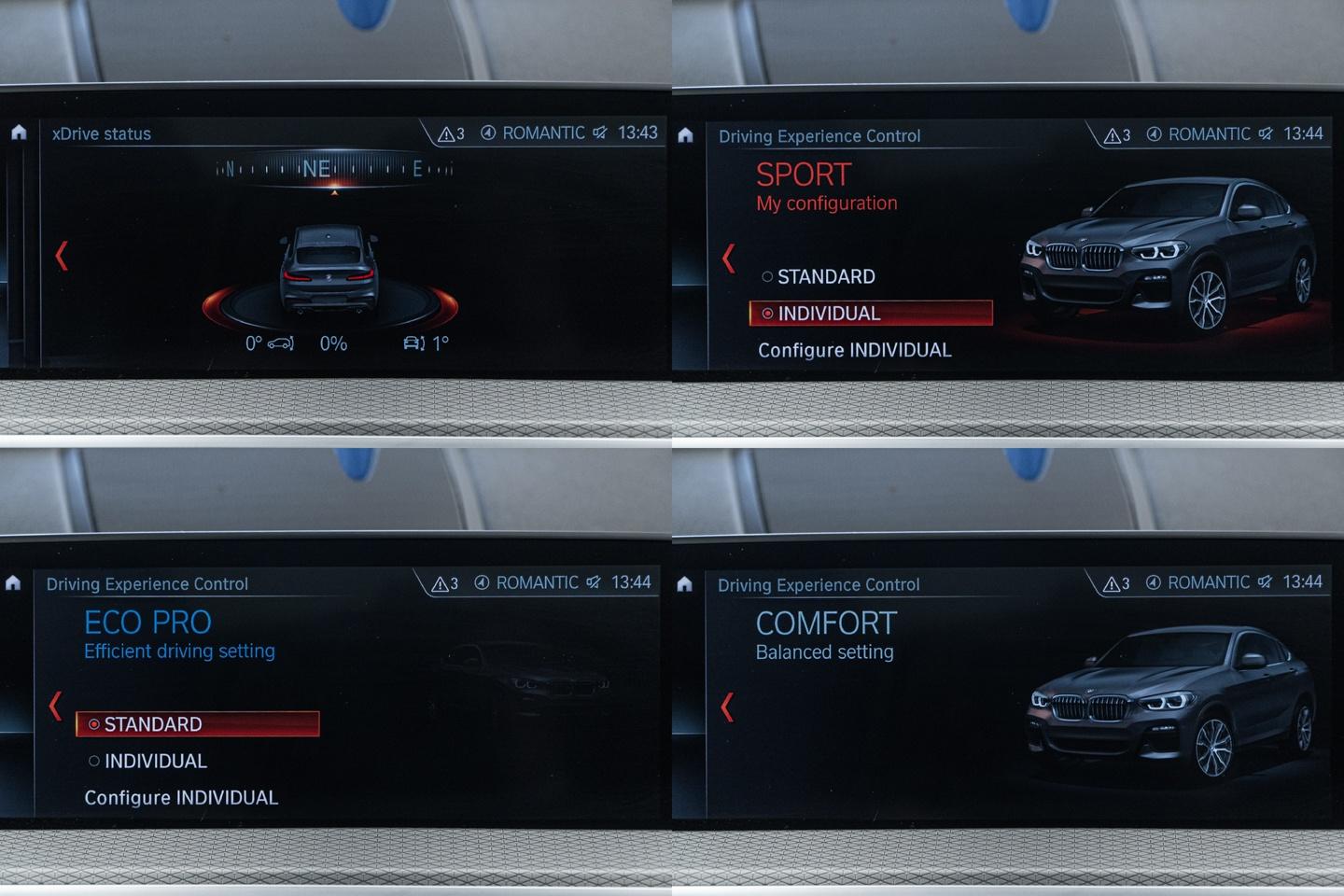Tap the home icon on the COMFORT screen
The image size is (1344, 896).
684,584
